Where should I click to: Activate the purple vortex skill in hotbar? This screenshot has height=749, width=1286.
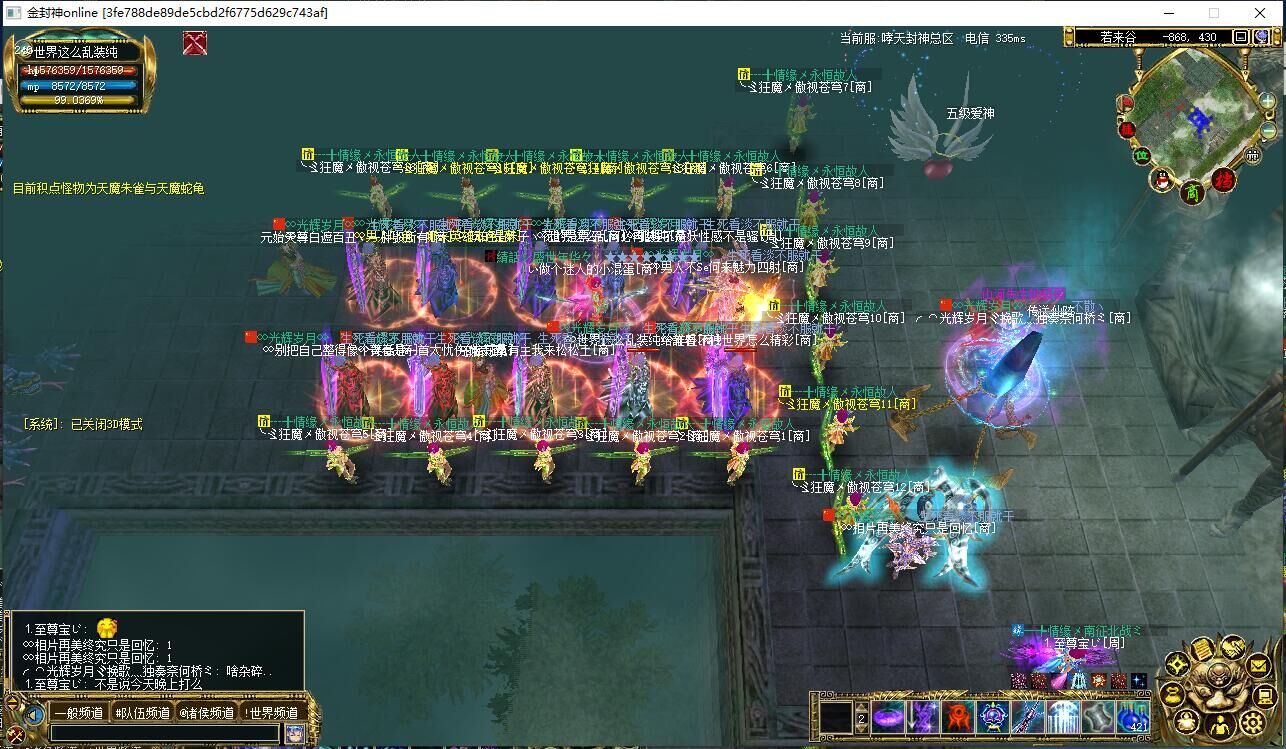(x=889, y=716)
